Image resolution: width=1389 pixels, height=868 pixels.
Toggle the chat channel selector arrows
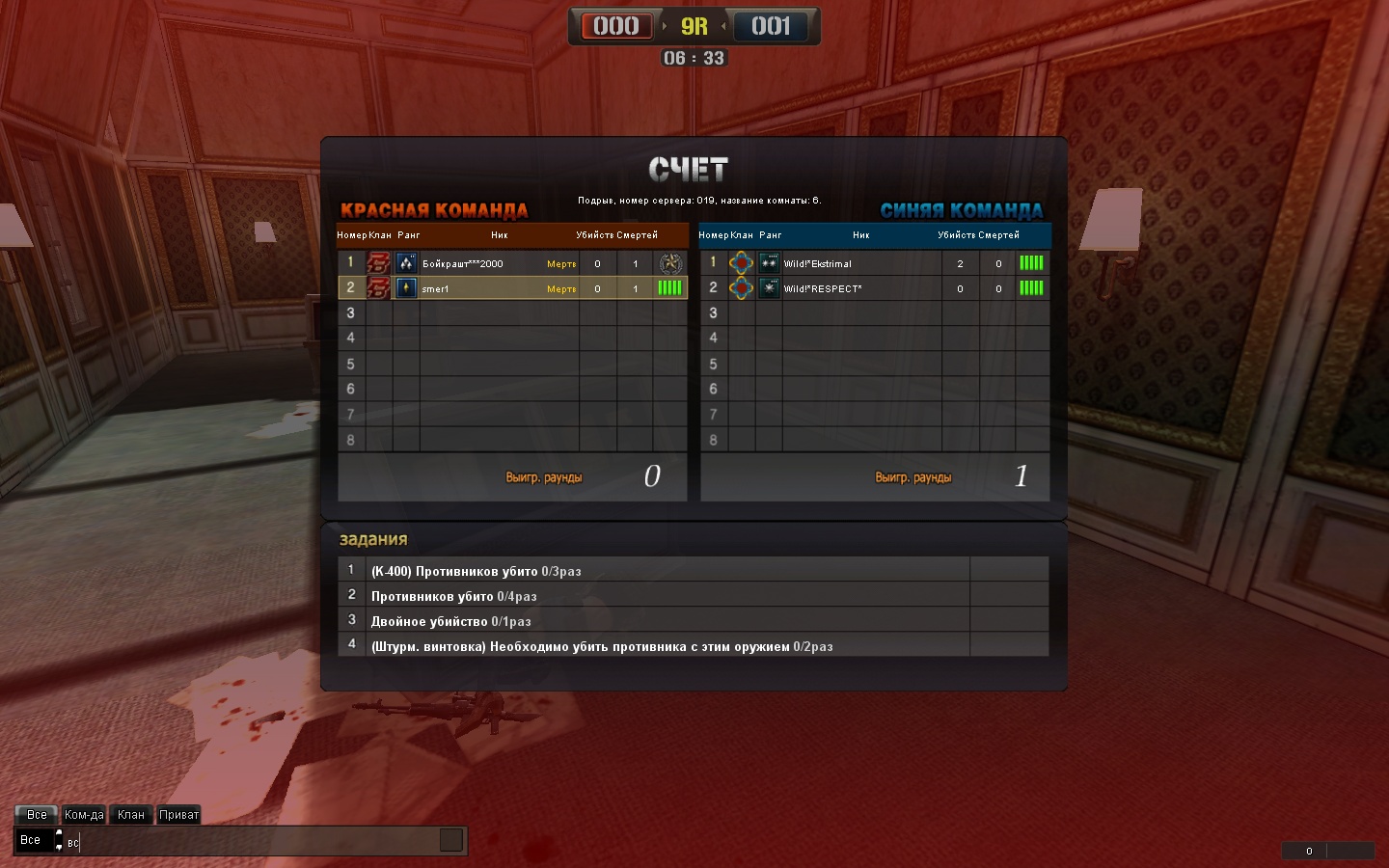tap(59, 840)
